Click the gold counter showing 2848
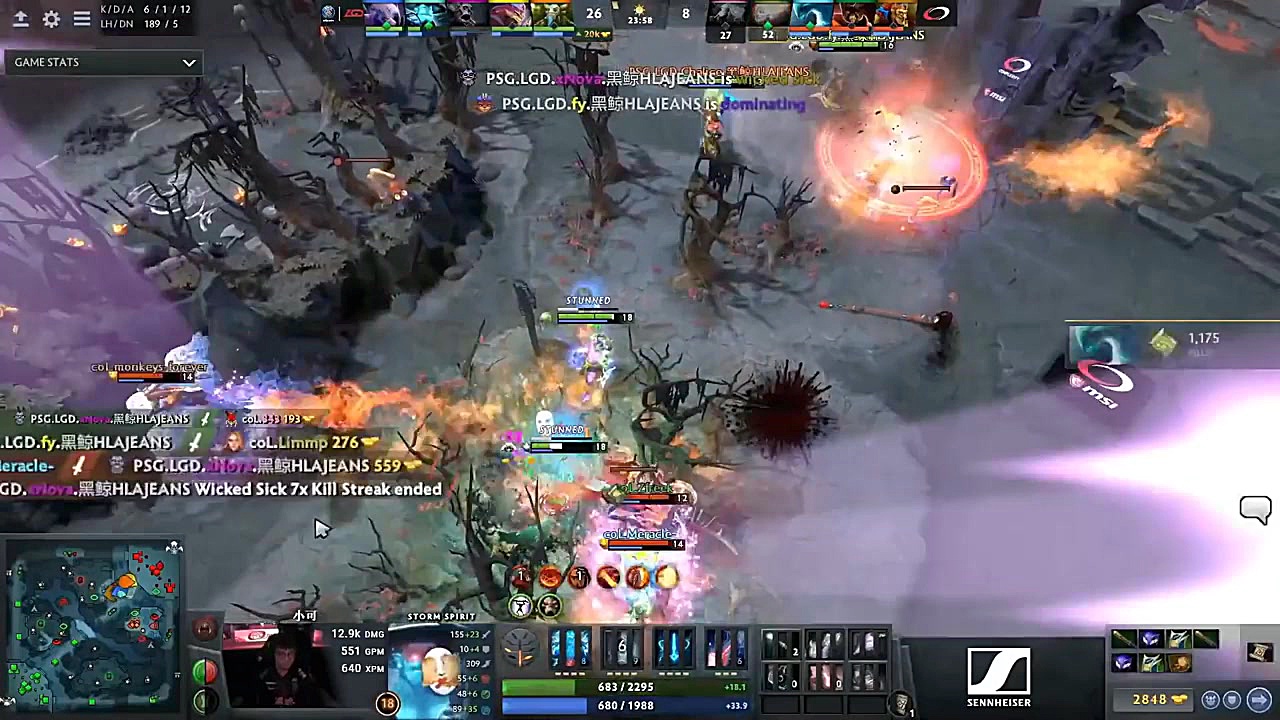This screenshot has height=720, width=1280. tap(1149, 699)
